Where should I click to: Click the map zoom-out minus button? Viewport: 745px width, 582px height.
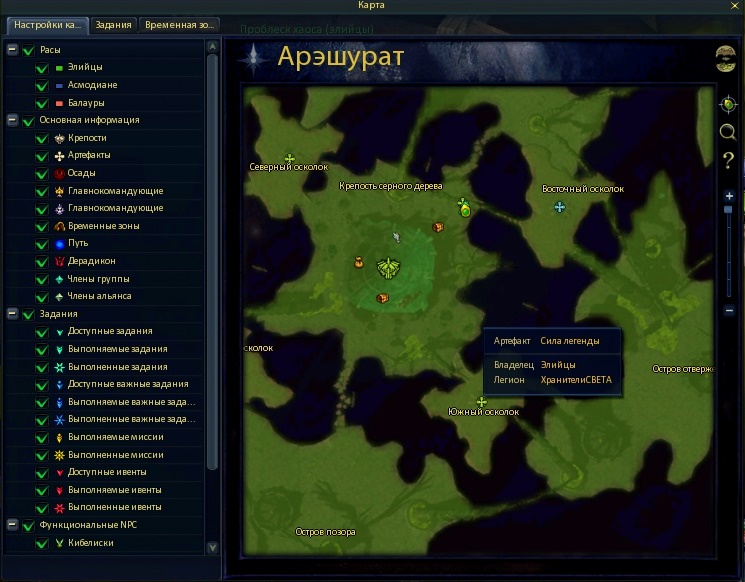pyautogui.click(x=729, y=311)
